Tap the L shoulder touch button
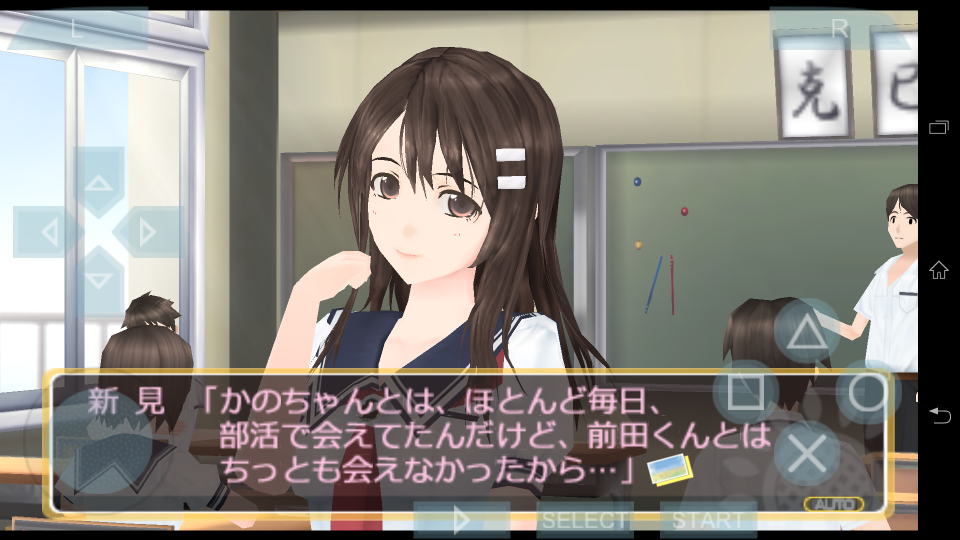 [x=78, y=29]
